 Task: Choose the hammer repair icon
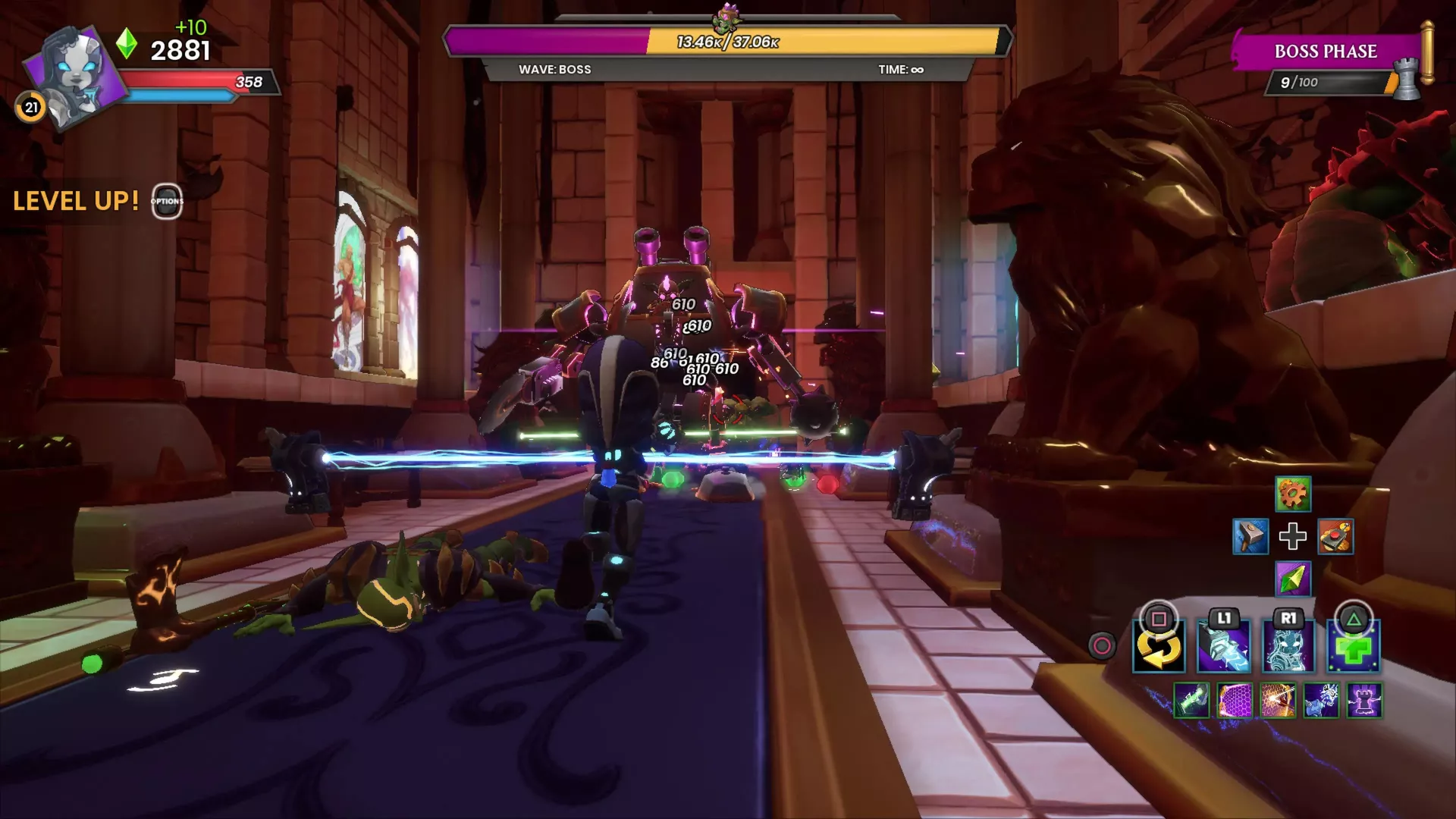tap(1250, 537)
